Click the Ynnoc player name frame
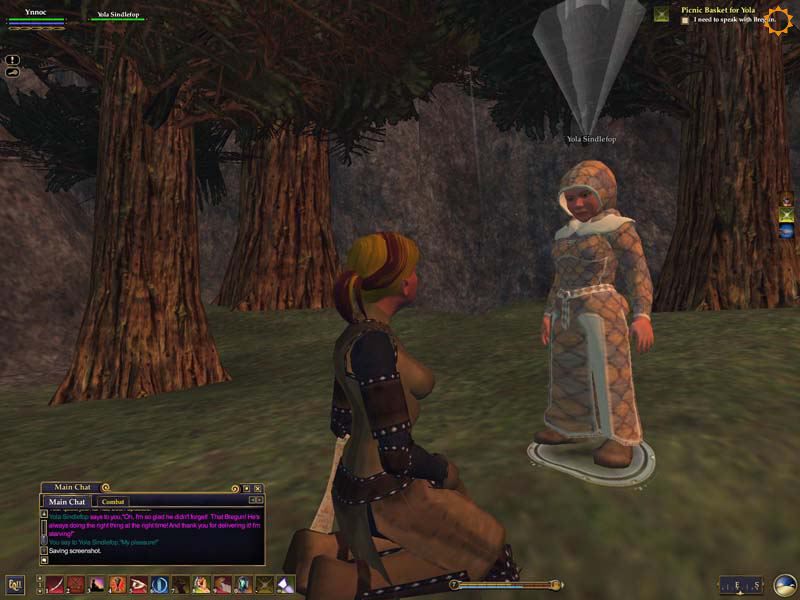Image resolution: width=800 pixels, height=600 pixels. pos(36,14)
